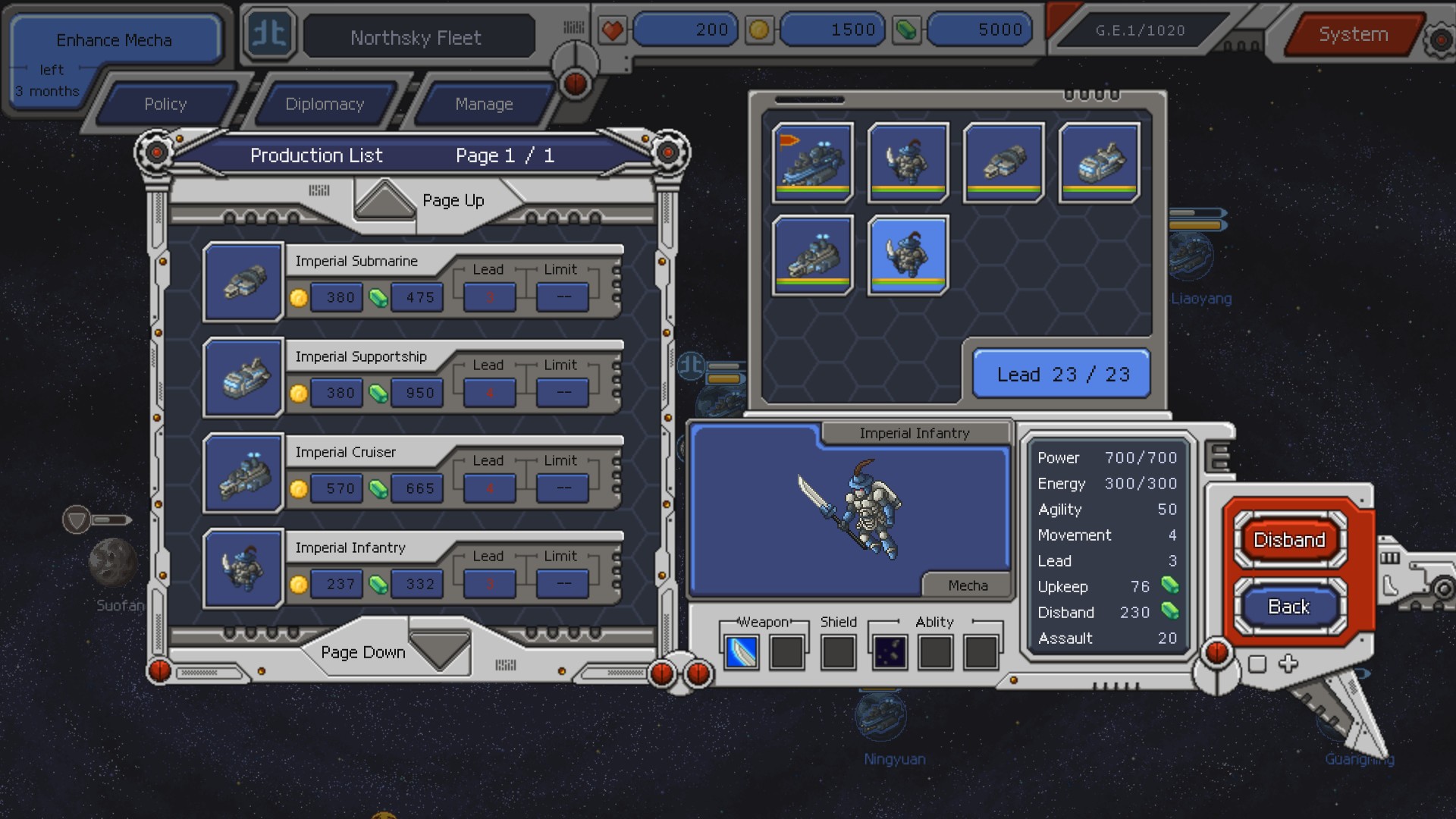The height and width of the screenshot is (819, 1456).
Task: Click the Imperial Cruiser icon in the fleet panel
Action: pyautogui.click(x=813, y=256)
